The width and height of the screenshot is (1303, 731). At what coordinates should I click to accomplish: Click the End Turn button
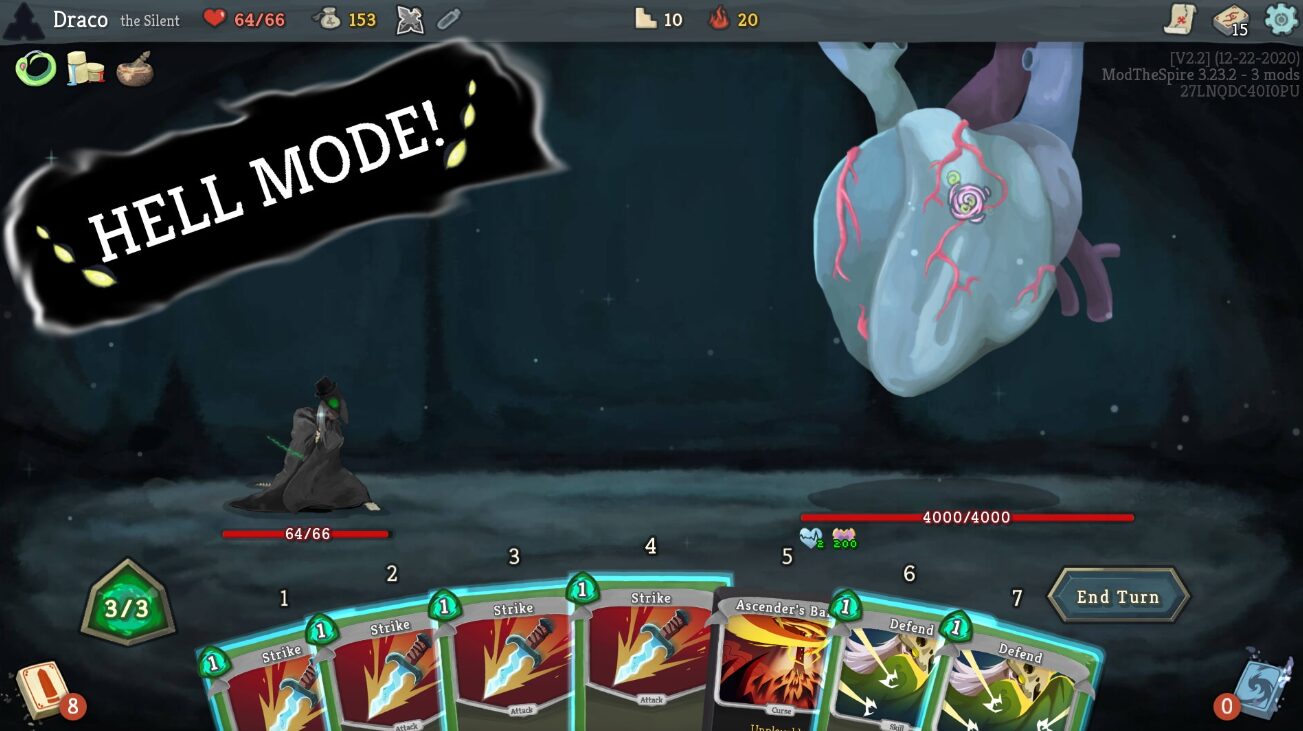[1117, 597]
